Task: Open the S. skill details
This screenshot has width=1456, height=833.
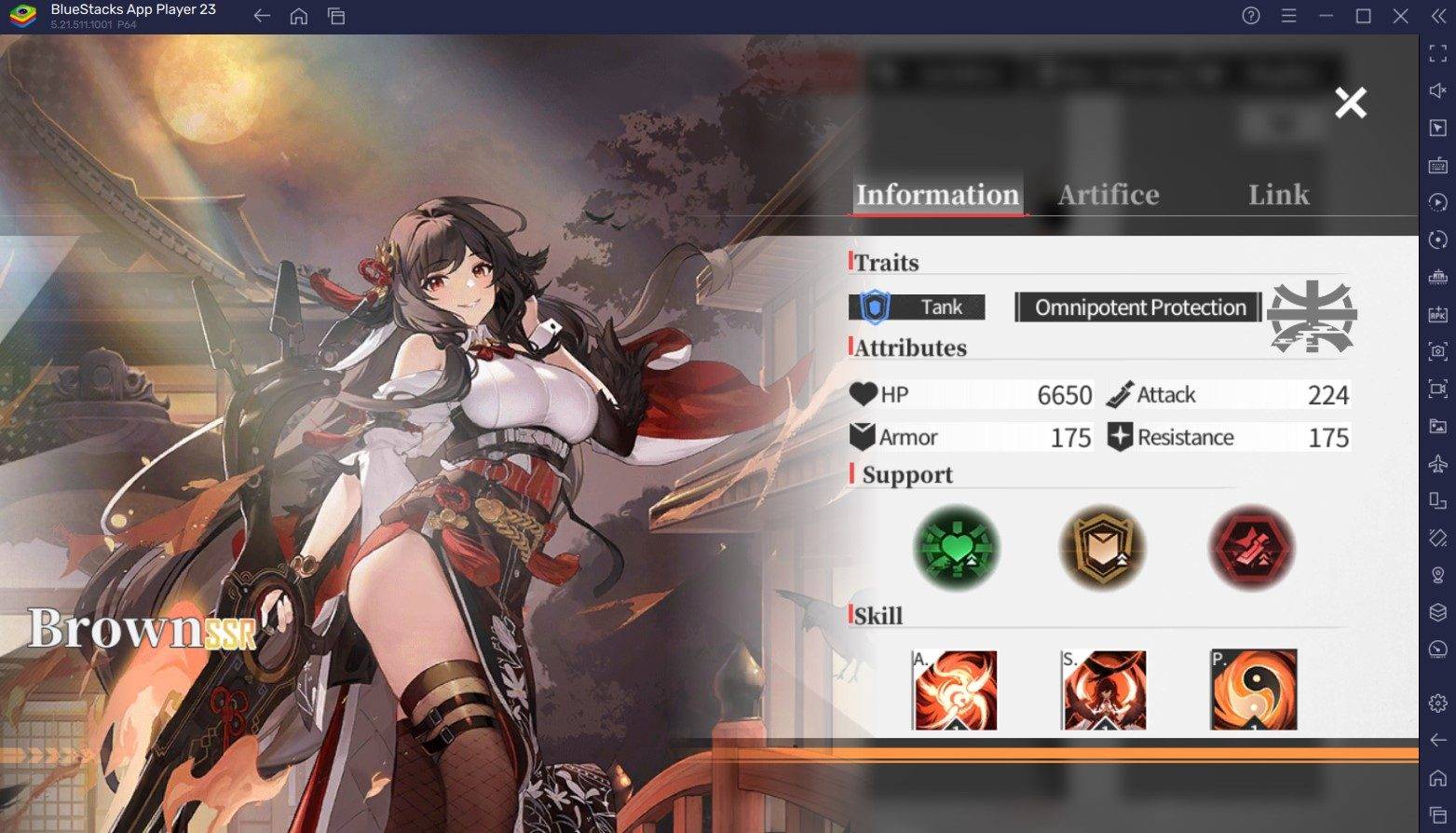Action: tap(1104, 690)
